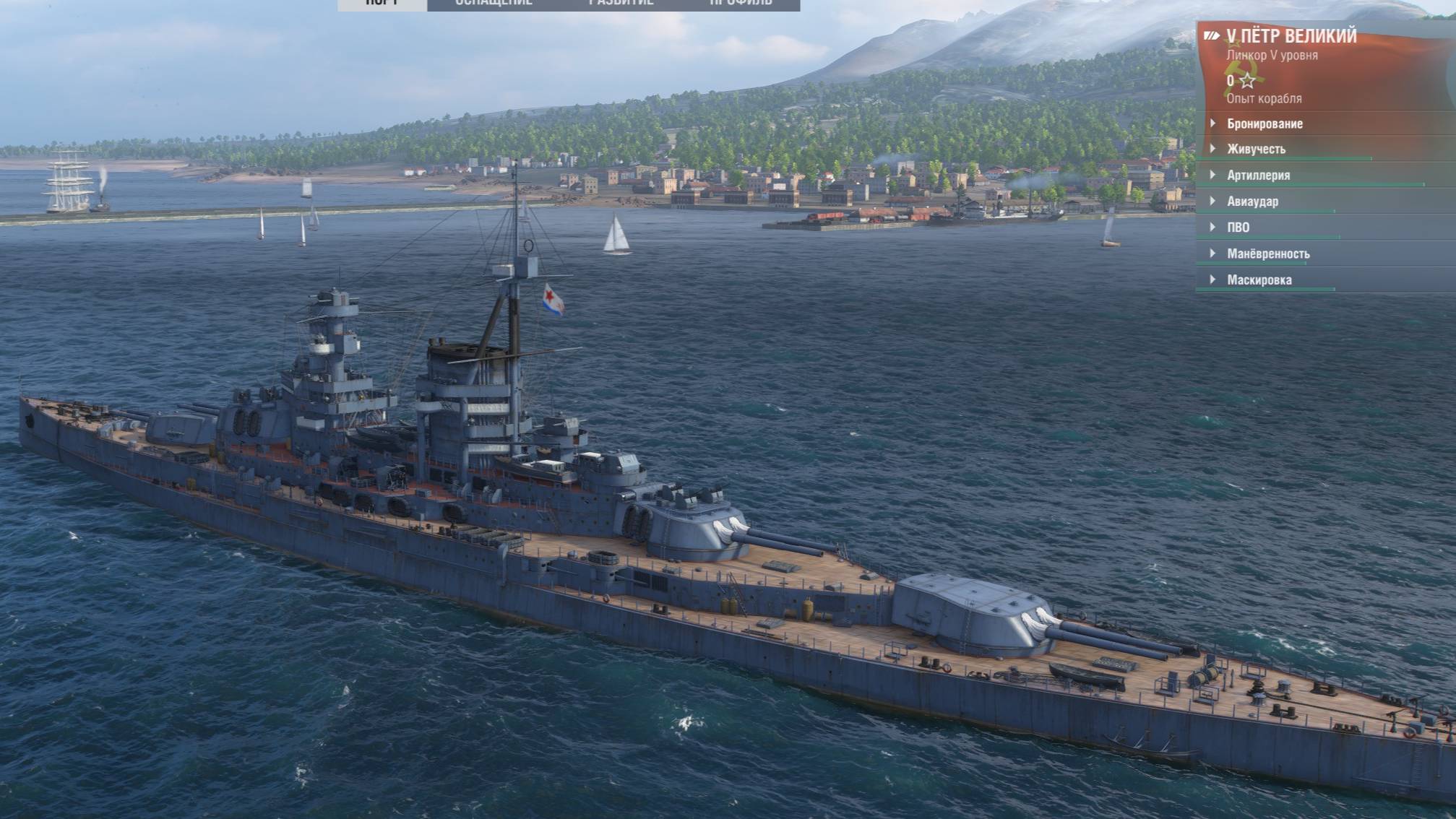Open the РАЗВИТИЕ tab
Image resolution: width=1456 pixels, height=819 pixels.
pos(621,4)
